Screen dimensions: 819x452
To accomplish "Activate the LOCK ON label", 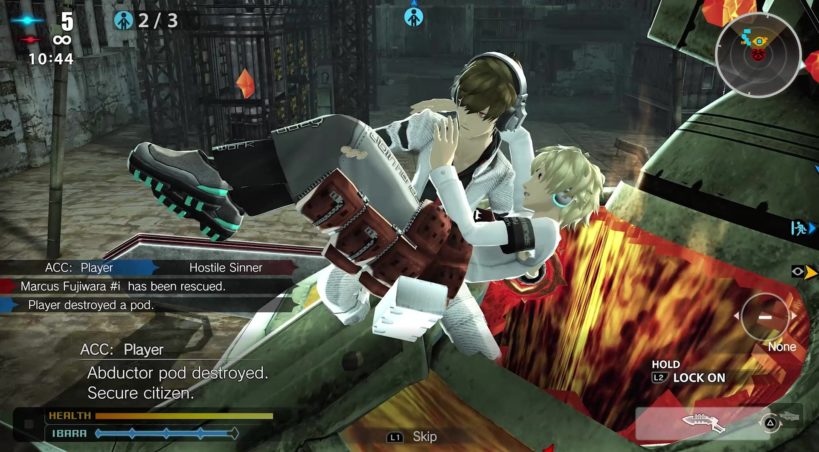I will (x=701, y=378).
